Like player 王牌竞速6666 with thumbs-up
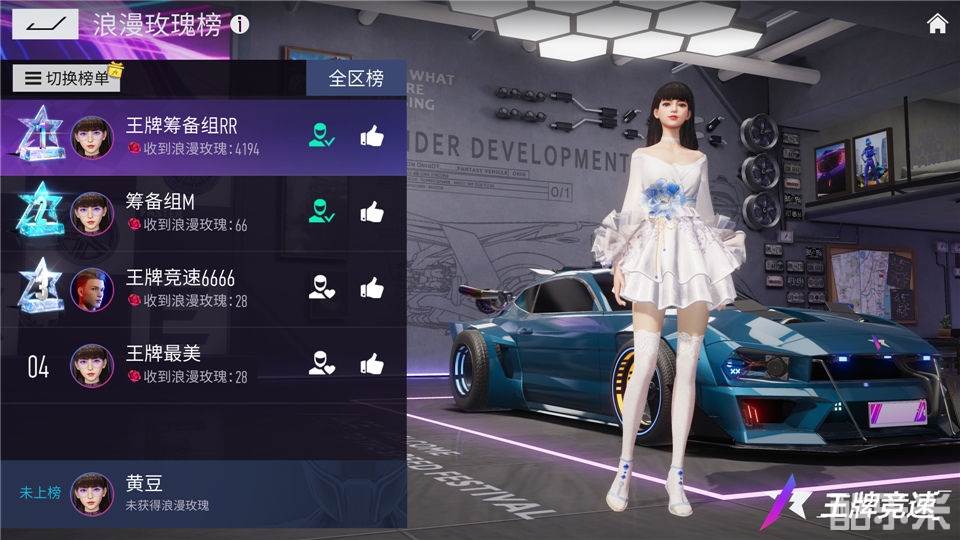 [x=372, y=288]
